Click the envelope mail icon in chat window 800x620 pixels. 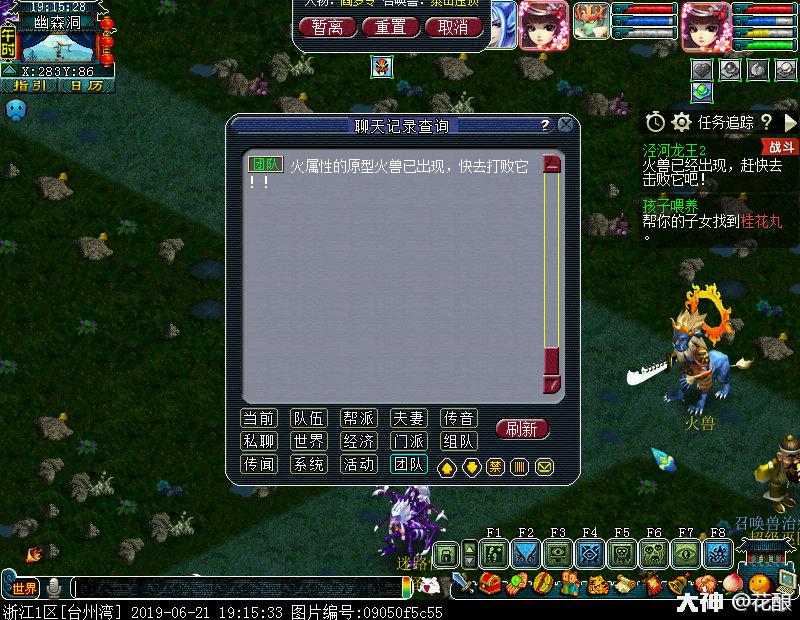click(545, 467)
